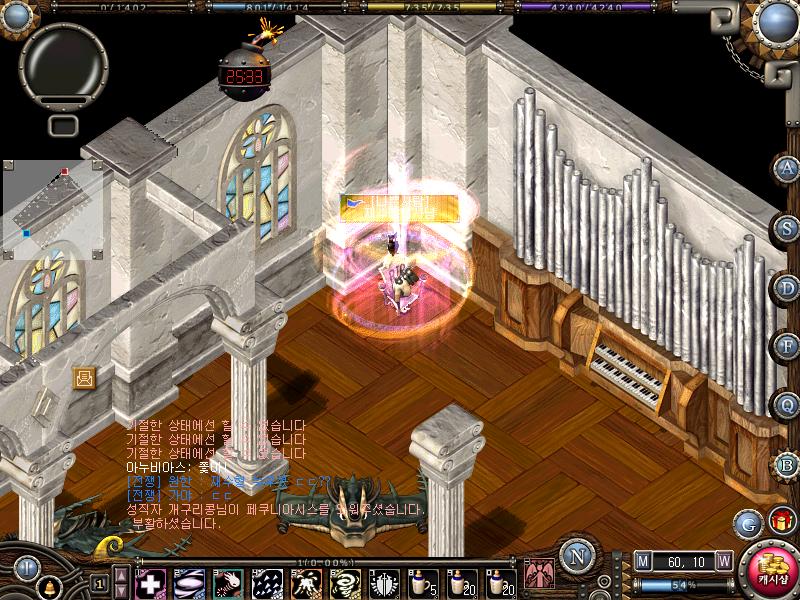800x600 pixels.
Task: Select the shield skill icon on the hotbar
Action: coord(383,582)
